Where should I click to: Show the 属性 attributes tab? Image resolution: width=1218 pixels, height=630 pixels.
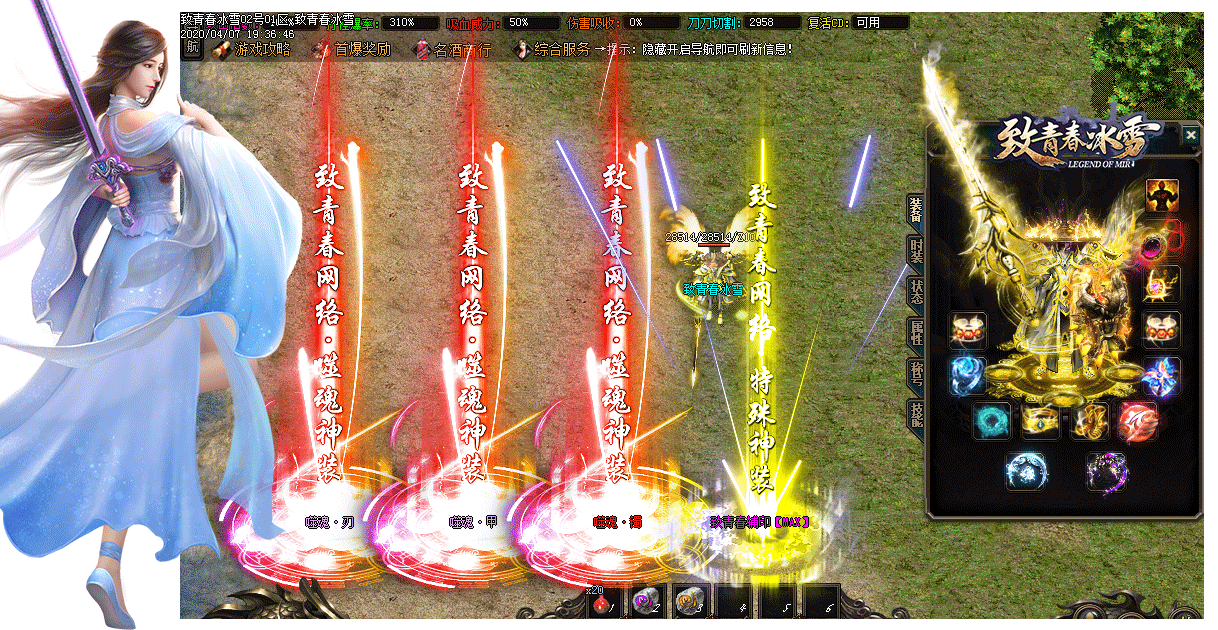coord(915,334)
